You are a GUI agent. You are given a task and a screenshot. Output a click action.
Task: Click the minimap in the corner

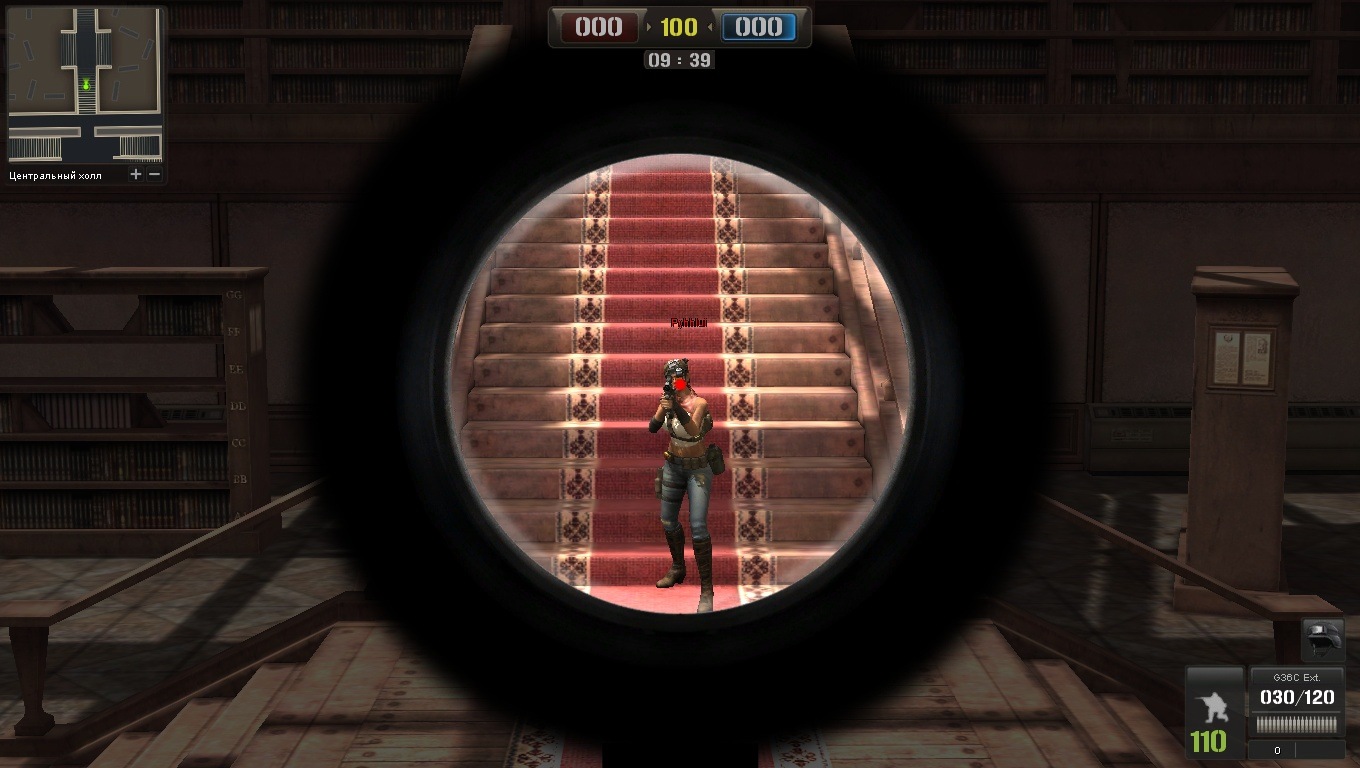[85, 85]
